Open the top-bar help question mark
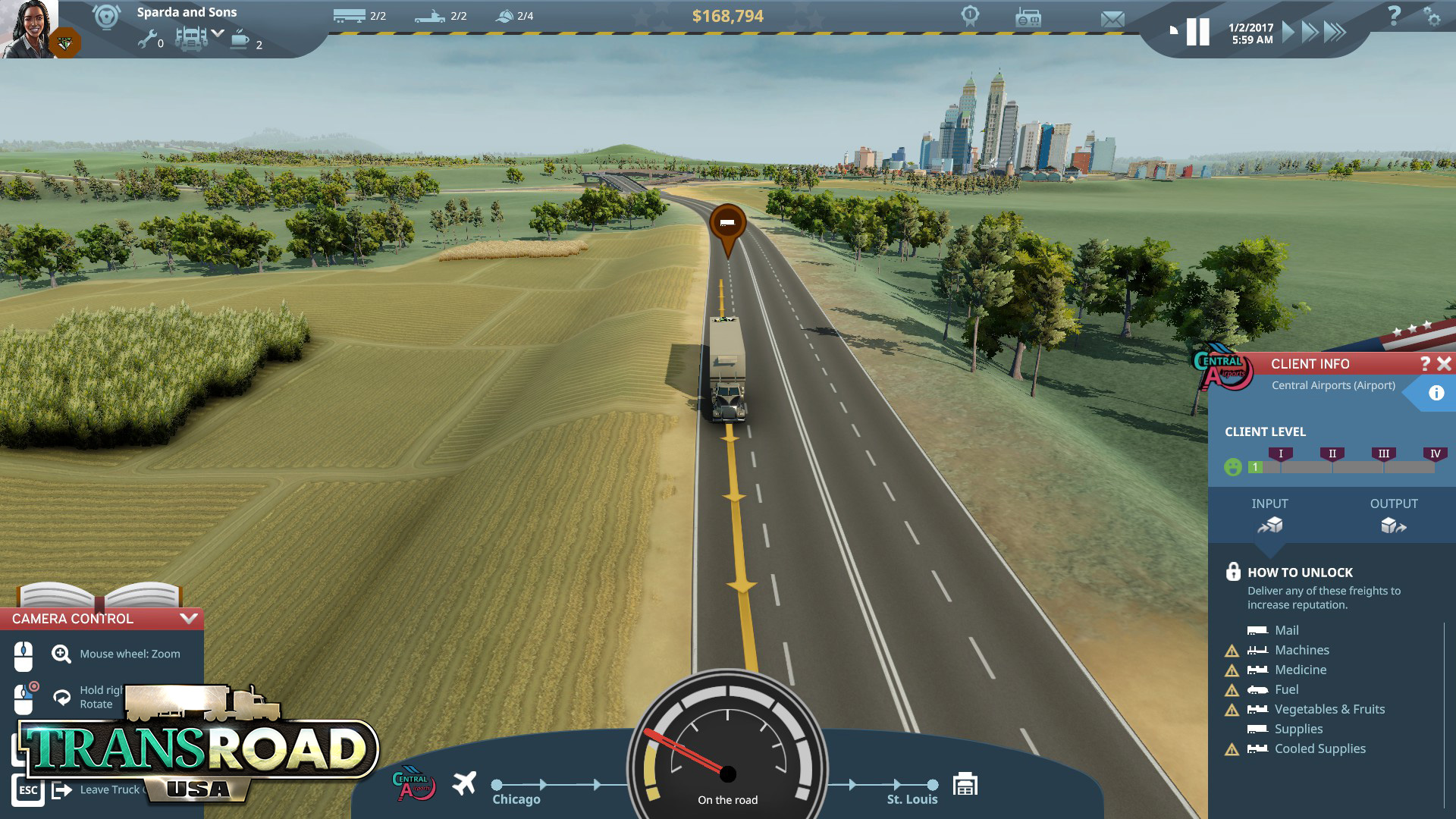Image resolution: width=1456 pixels, height=819 pixels. pos(1394,15)
